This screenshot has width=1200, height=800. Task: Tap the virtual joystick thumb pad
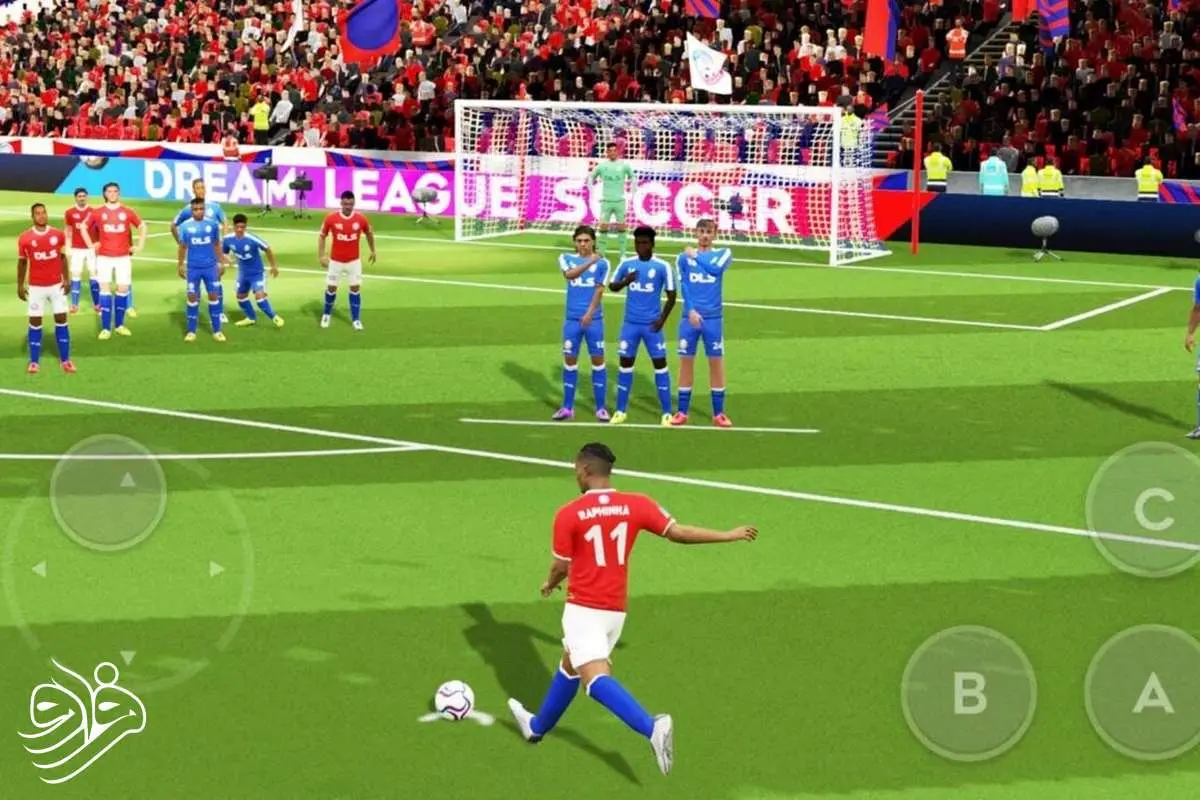108,492
